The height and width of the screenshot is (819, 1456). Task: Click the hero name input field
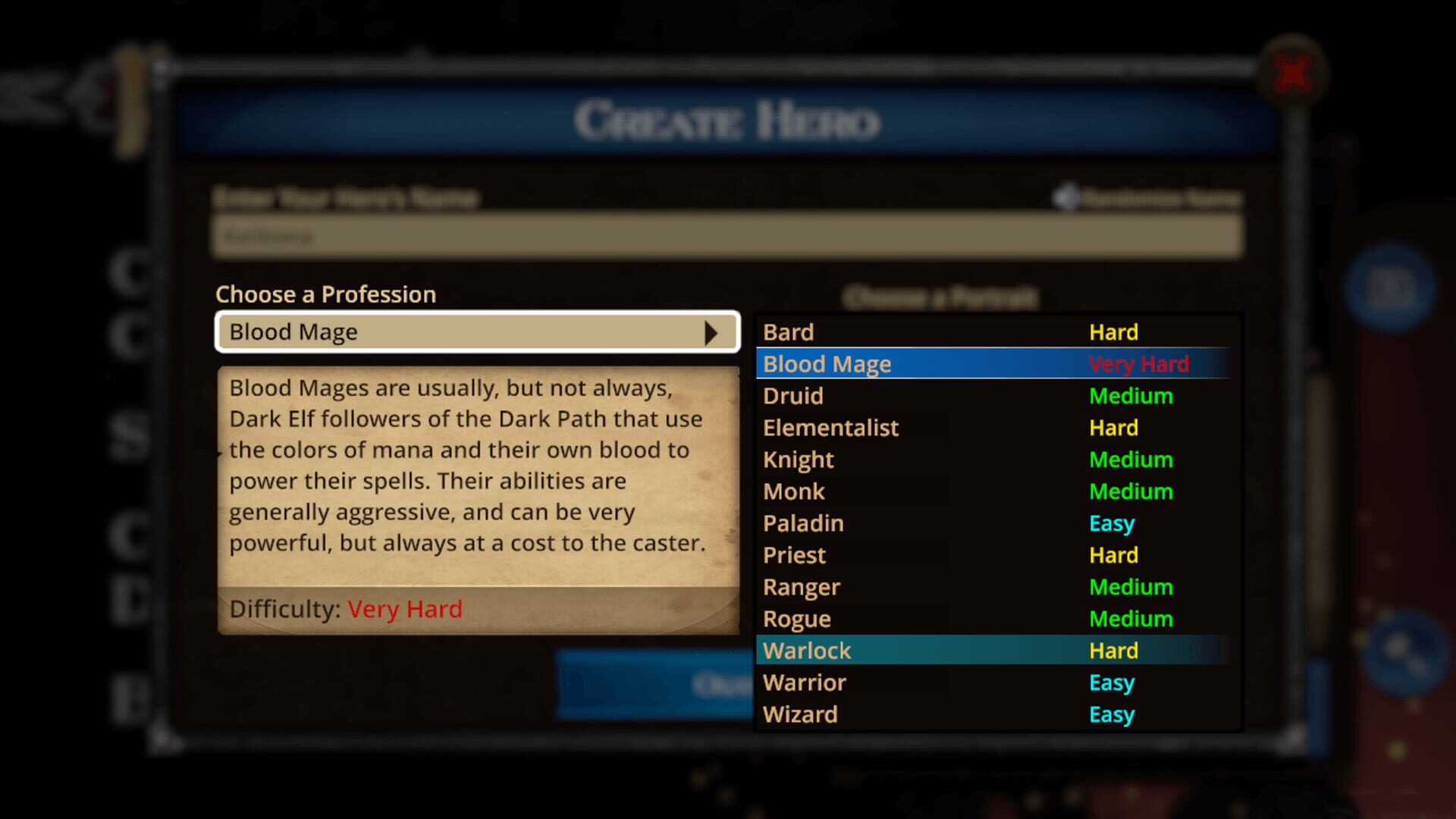click(x=724, y=237)
